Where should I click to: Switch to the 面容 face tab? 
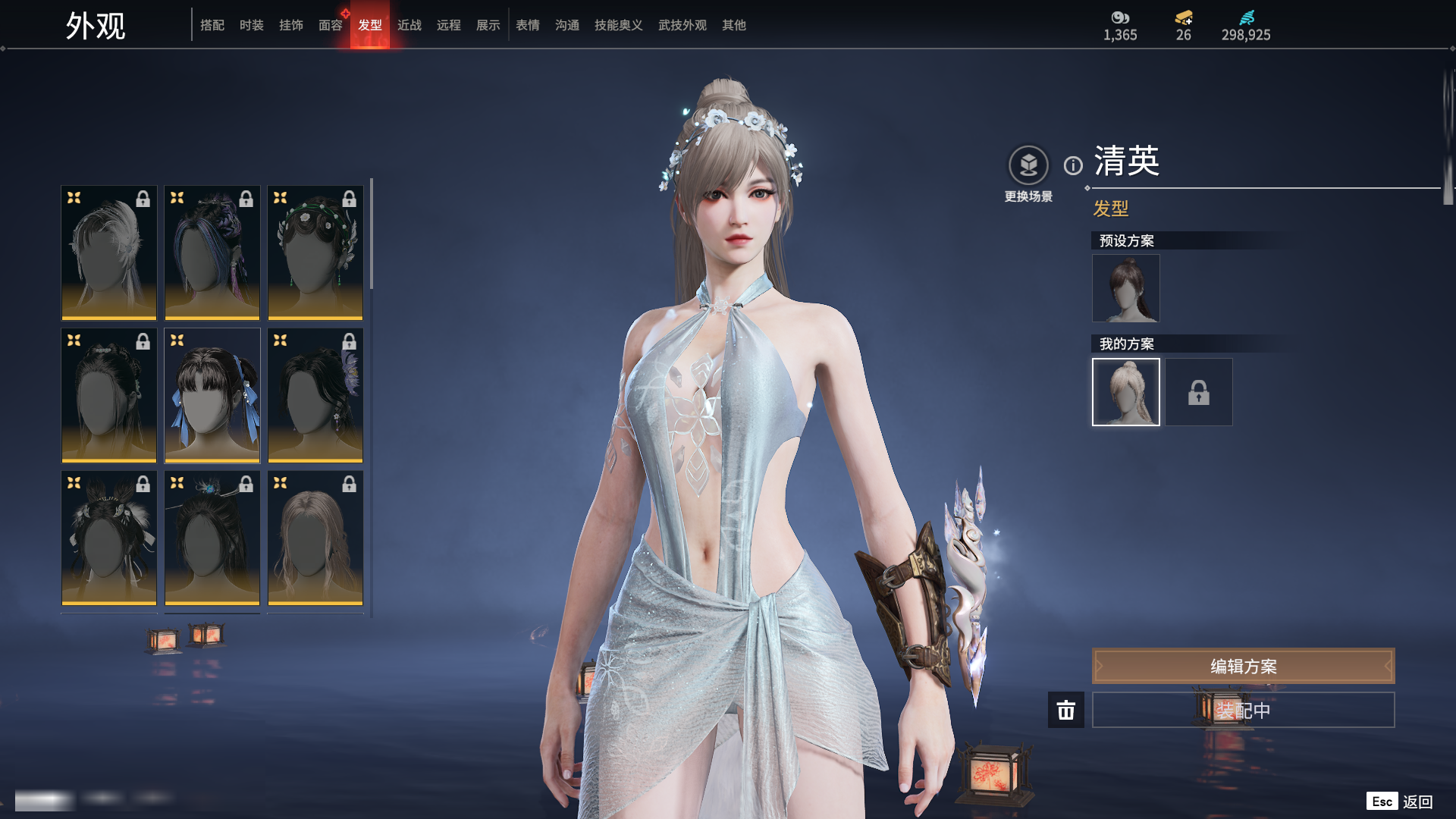pyautogui.click(x=331, y=25)
